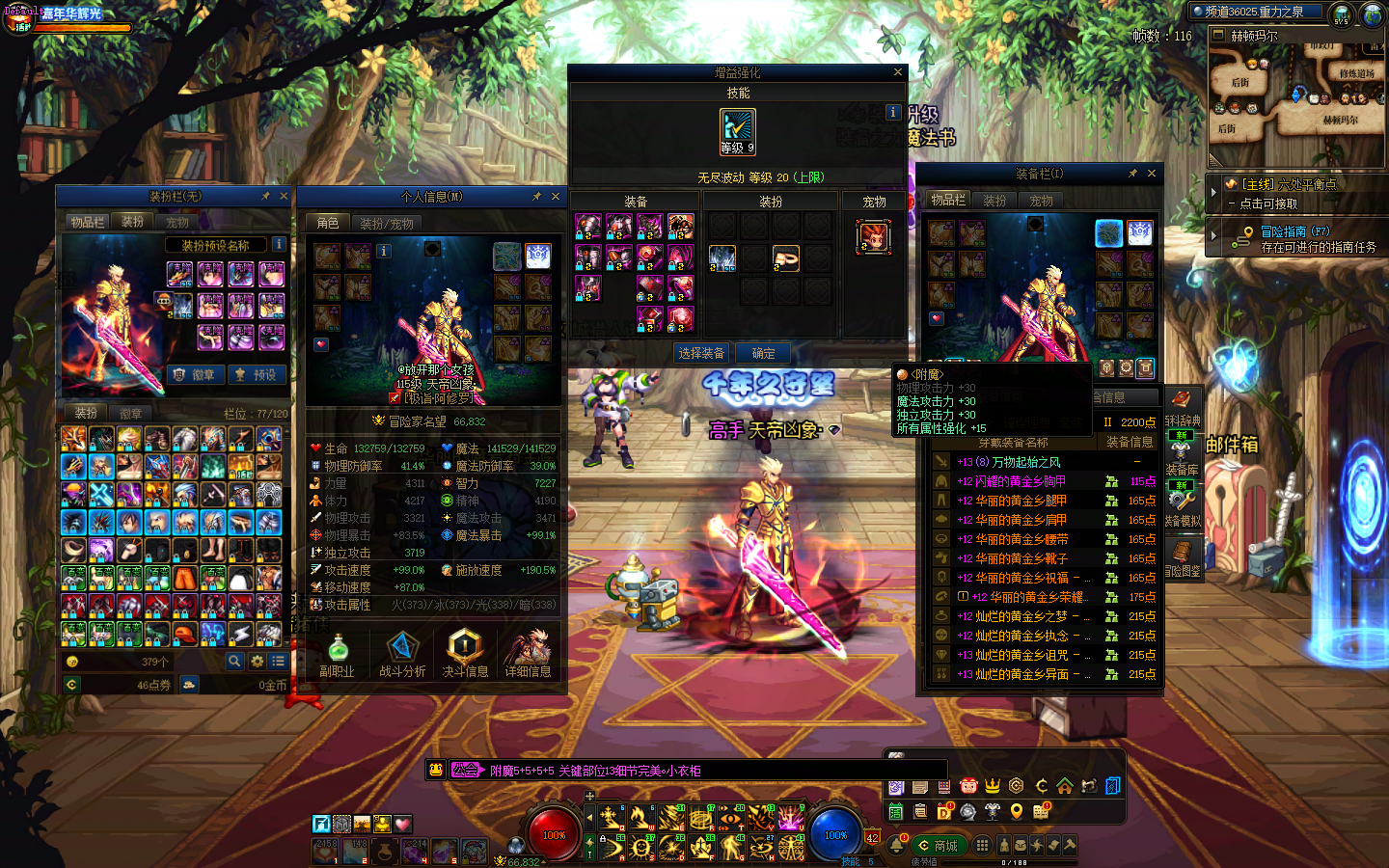Switch to the 装扮/宠物 tab

pos(387,223)
